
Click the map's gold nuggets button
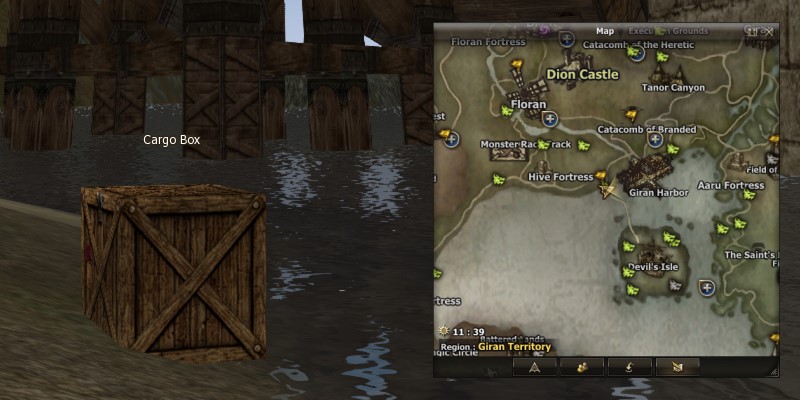tap(581, 367)
